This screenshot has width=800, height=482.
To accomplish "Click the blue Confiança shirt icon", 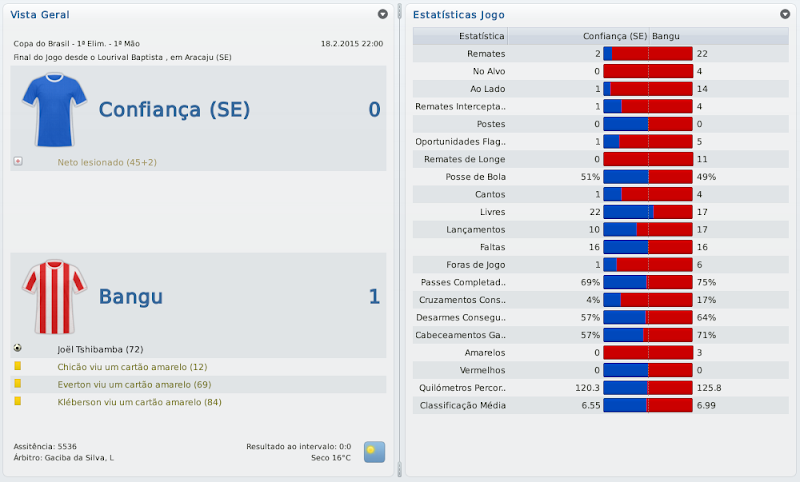I will [x=48, y=108].
